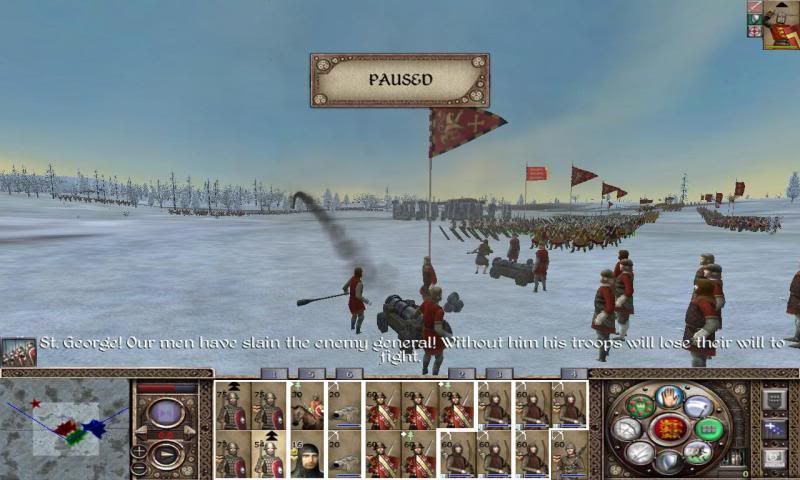Zoom out the minimap with the minus button
This screenshot has width=800, height=480.
click(x=139, y=469)
